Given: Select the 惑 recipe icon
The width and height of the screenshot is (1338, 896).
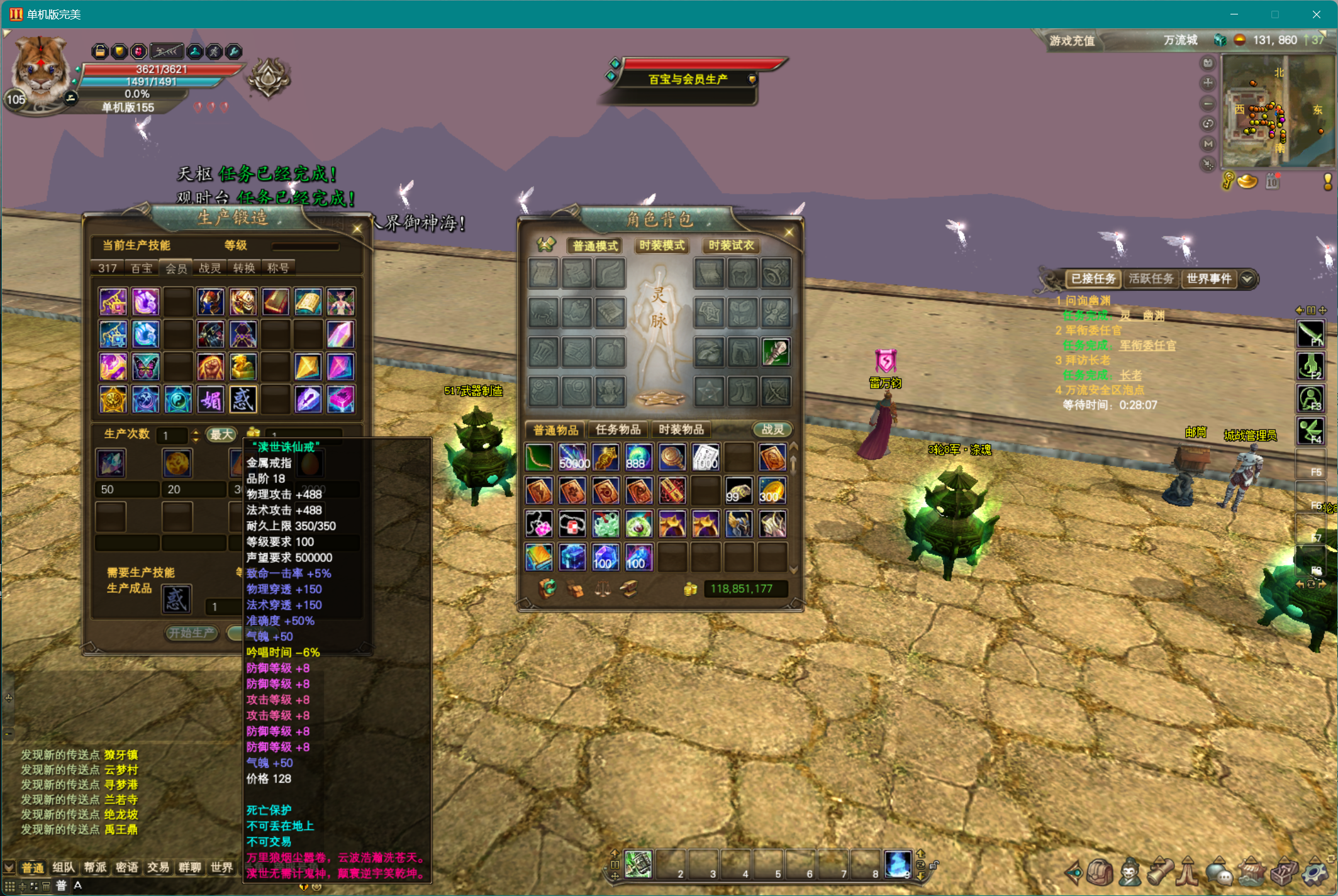Looking at the screenshot, I should click(243, 400).
